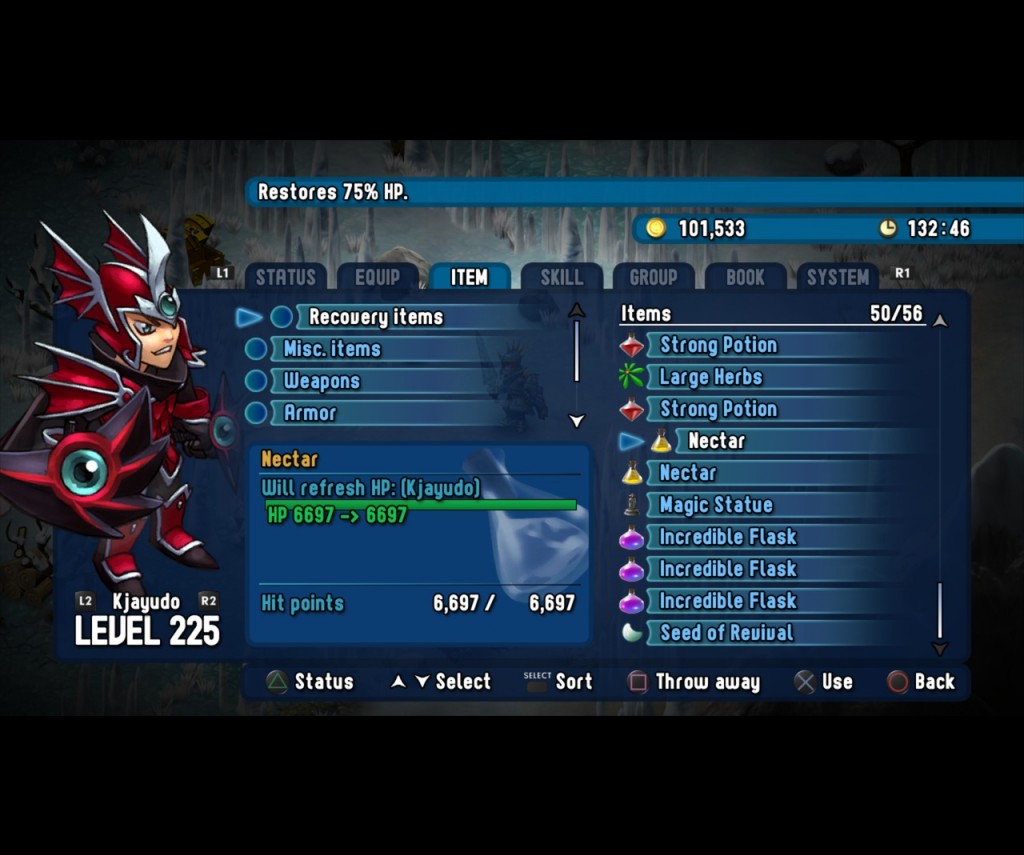The image size is (1024, 855).
Task: Open the GROUP tab
Action: 653,278
